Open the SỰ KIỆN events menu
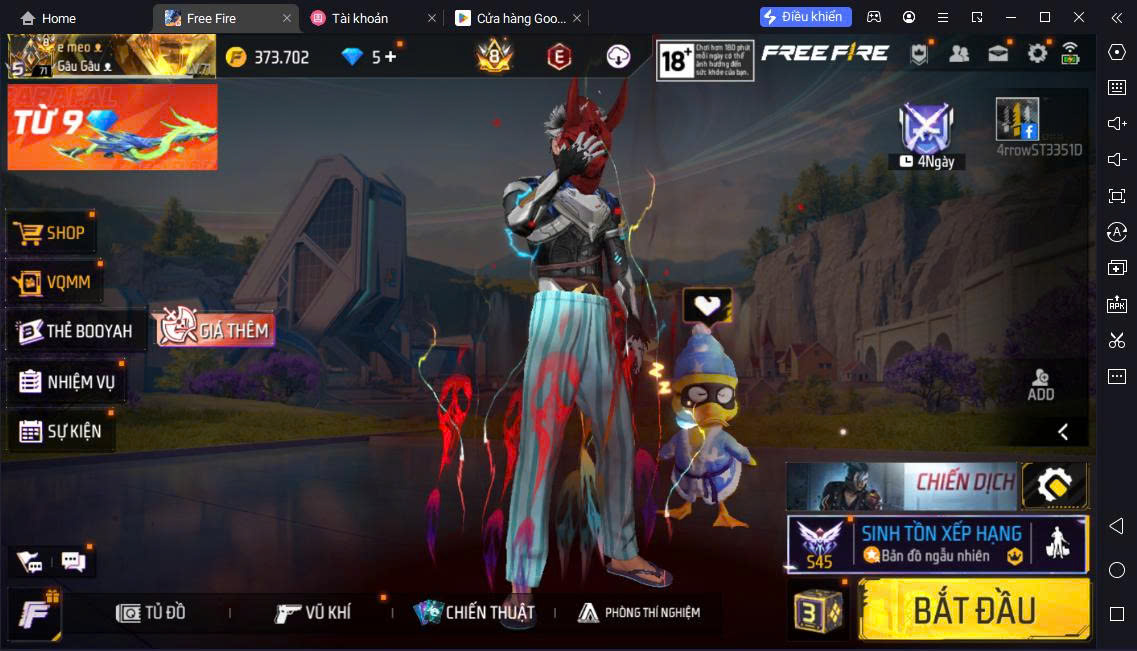Image resolution: width=1137 pixels, height=651 pixels. pyautogui.click(x=61, y=431)
